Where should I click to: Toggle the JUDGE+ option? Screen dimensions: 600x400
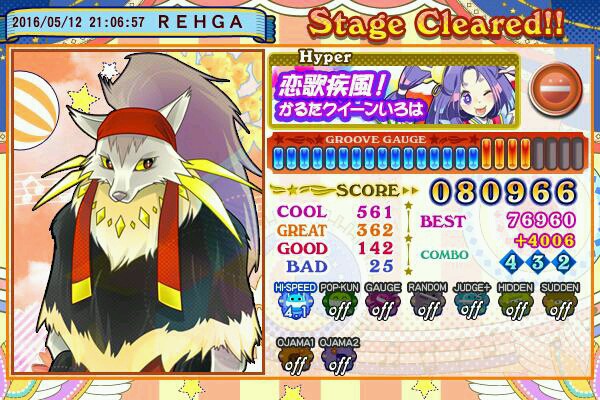(x=471, y=303)
